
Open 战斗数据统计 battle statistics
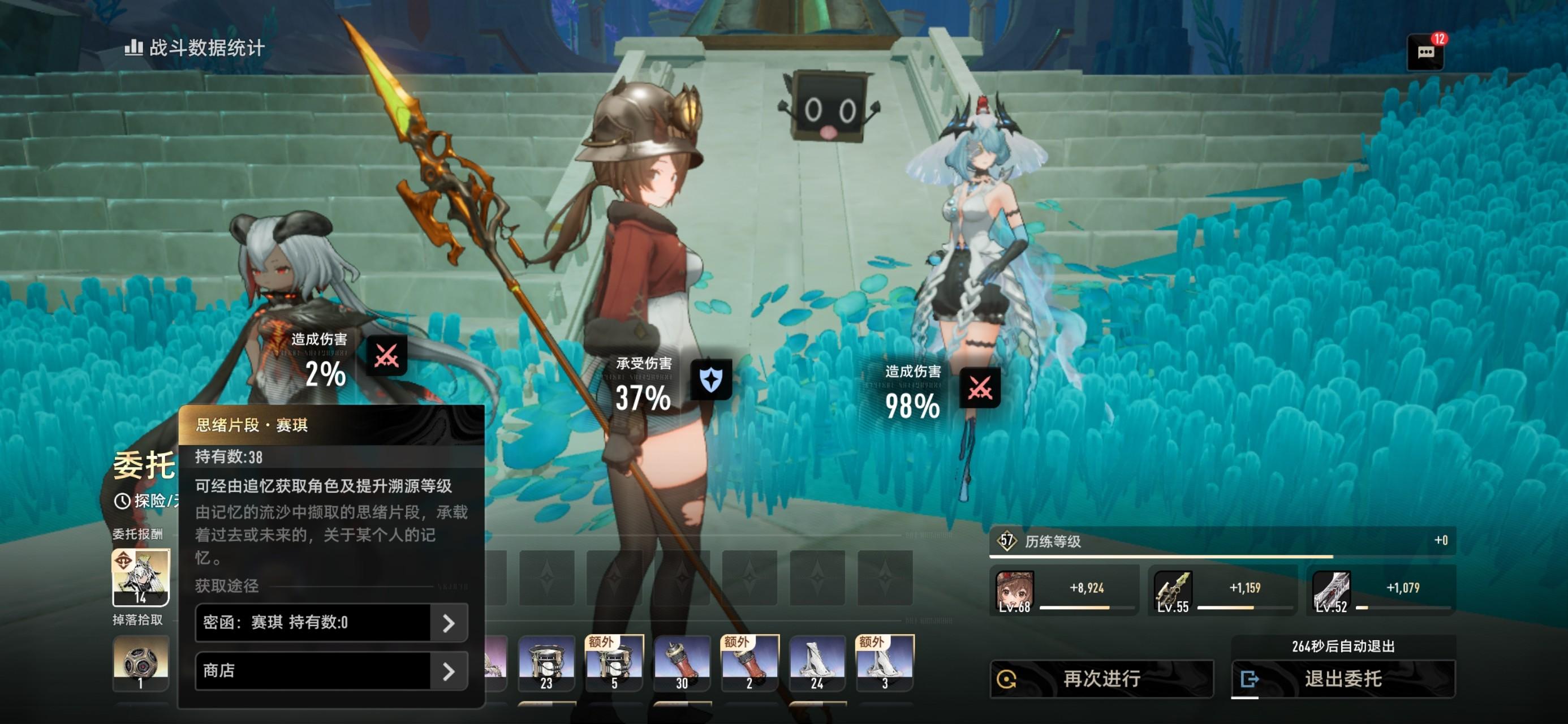195,48
